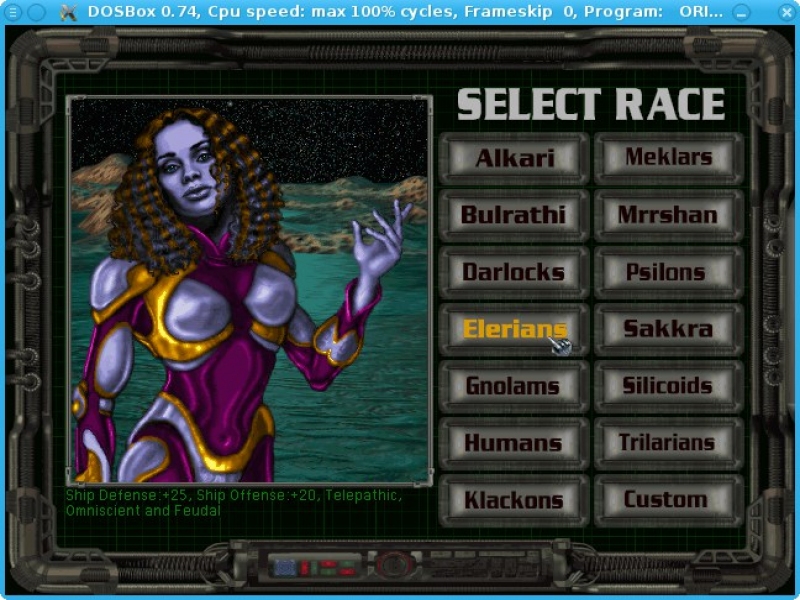Choose the Bulrathi race
This screenshot has height=600, width=800.
tap(514, 215)
